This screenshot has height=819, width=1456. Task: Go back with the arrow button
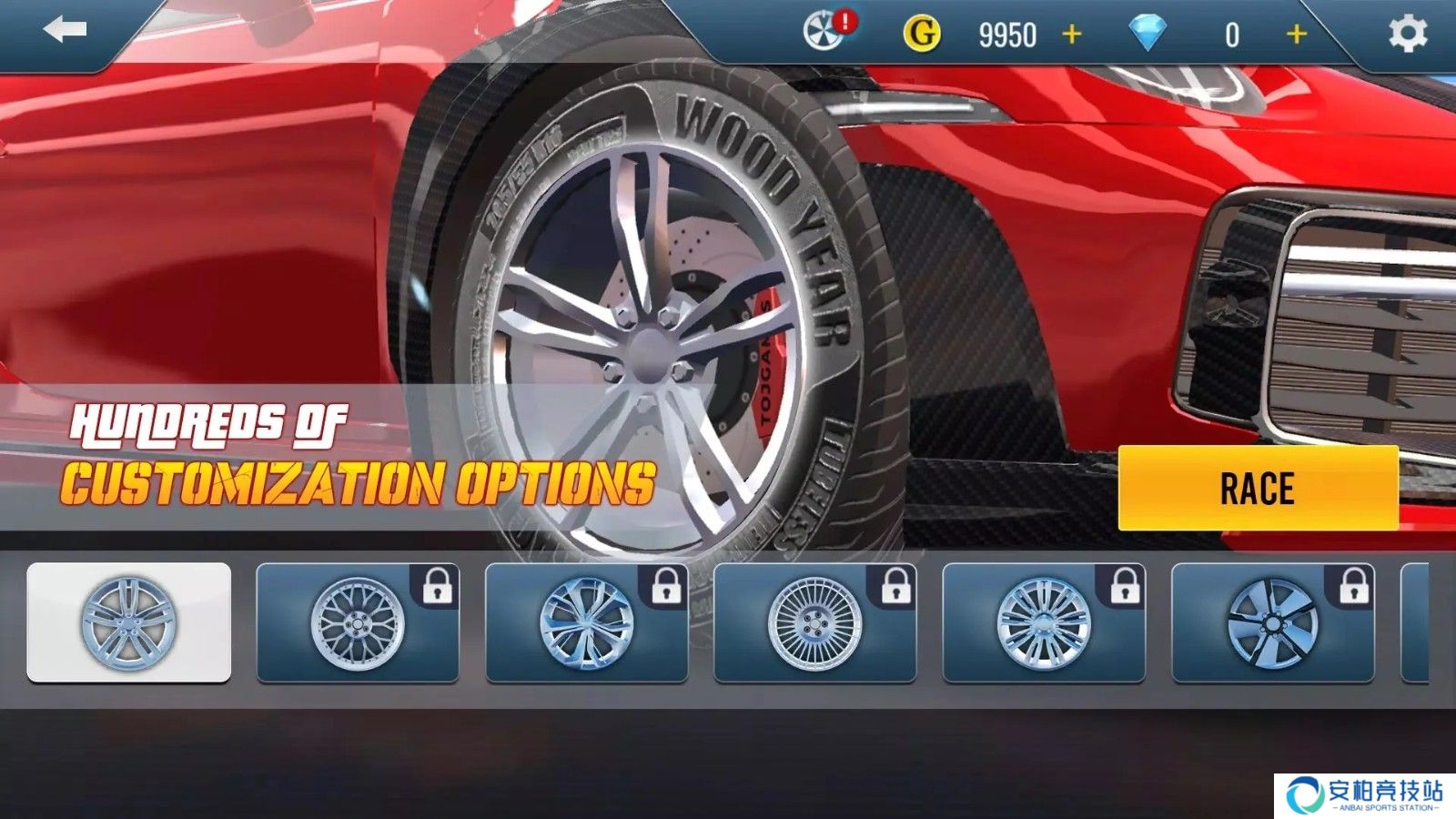click(x=65, y=31)
